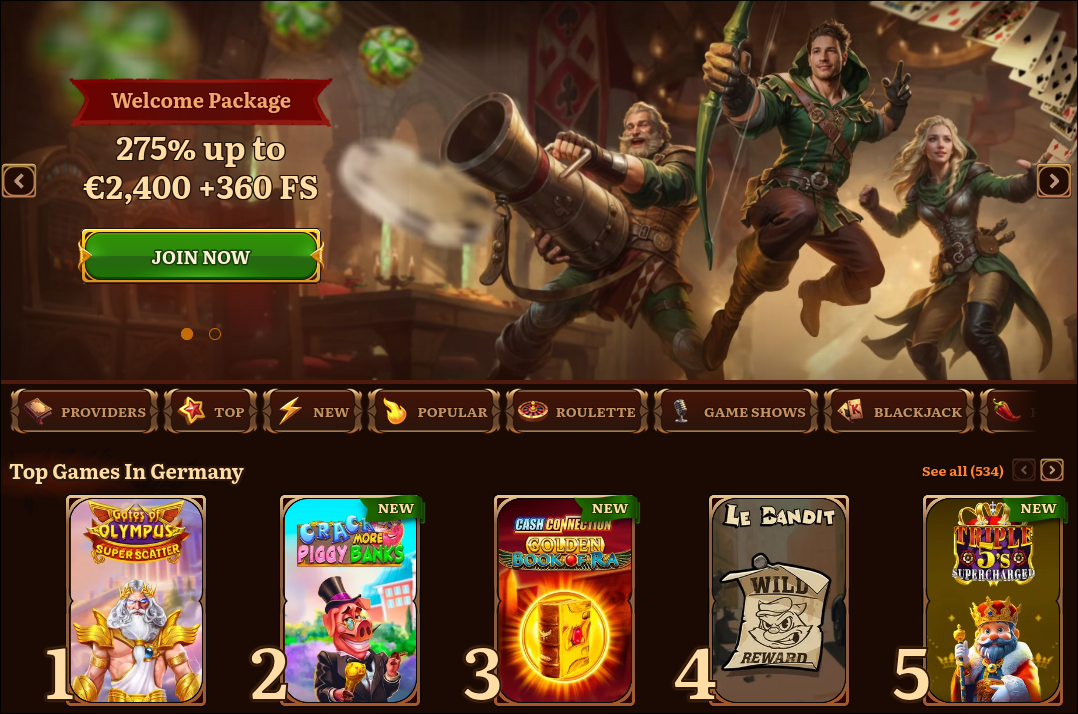Start Triple 5's Supercharged game
Viewport: 1078px width, 714px height.
[x=993, y=600]
